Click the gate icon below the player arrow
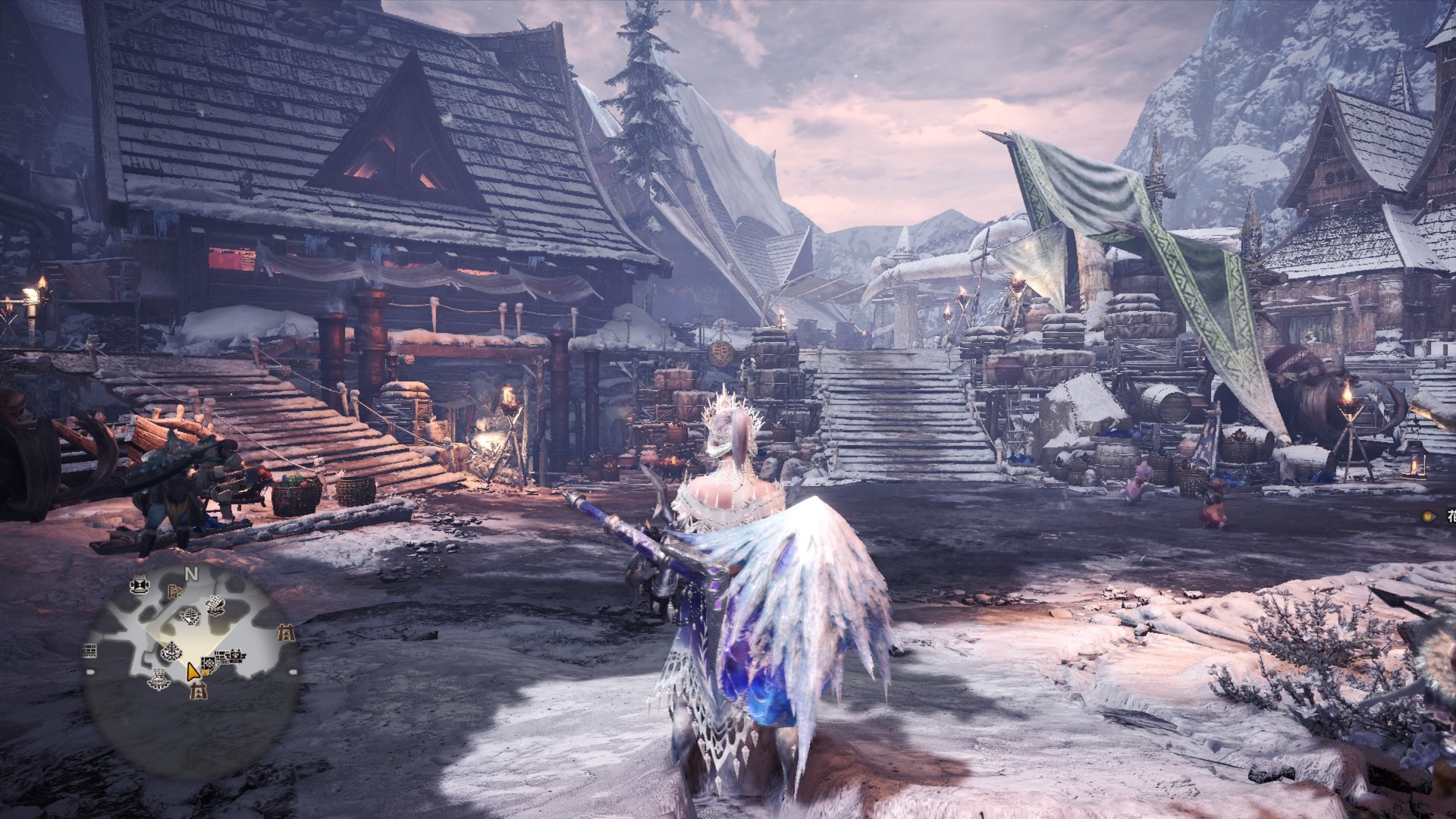The height and width of the screenshot is (819, 1456). coord(198,690)
